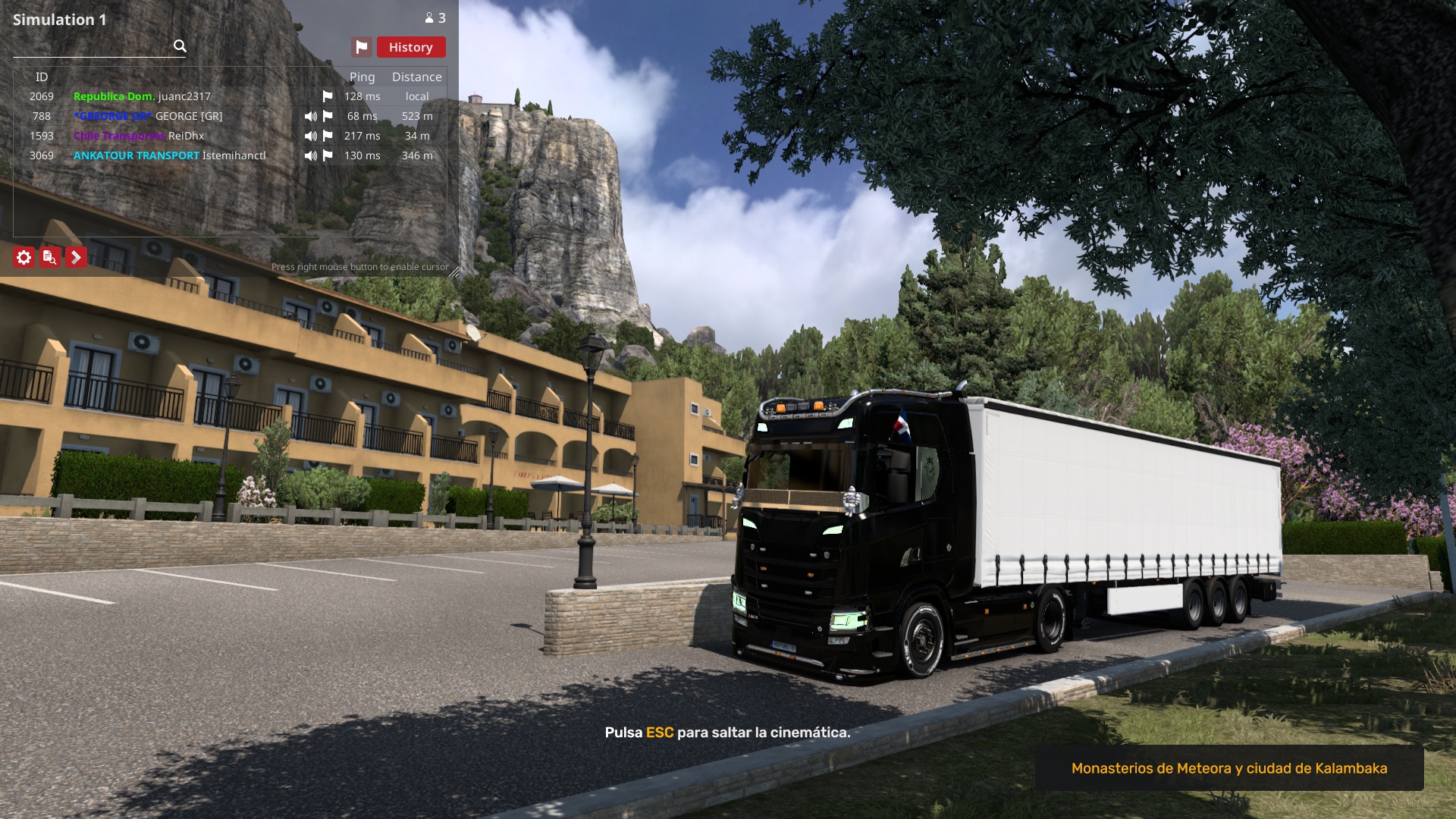Sort player list by ID column
The height and width of the screenshot is (819, 1456).
pyautogui.click(x=42, y=77)
